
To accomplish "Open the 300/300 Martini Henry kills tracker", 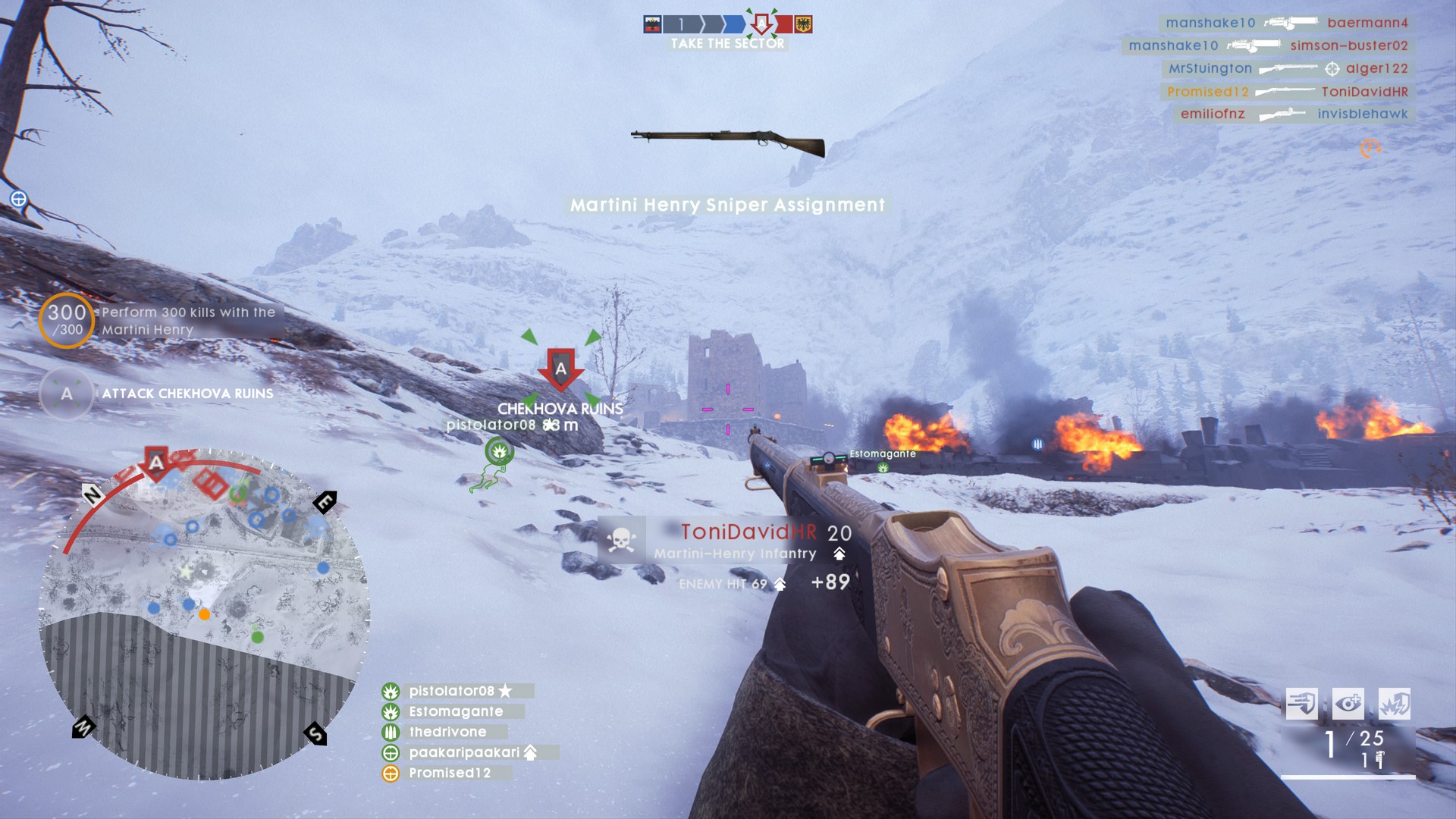I will pyautogui.click(x=67, y=320).
